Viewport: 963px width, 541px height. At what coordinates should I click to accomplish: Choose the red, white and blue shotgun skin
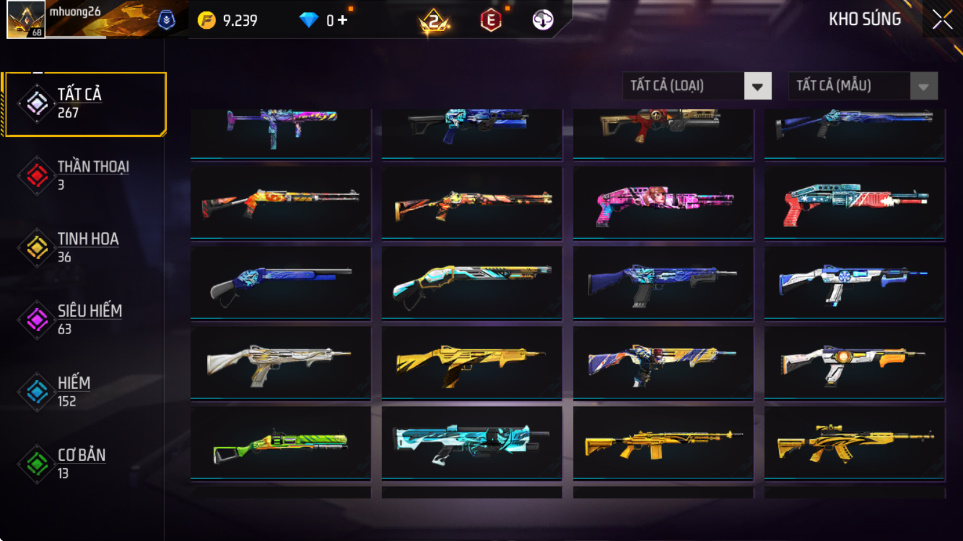[x=854, y=203]
